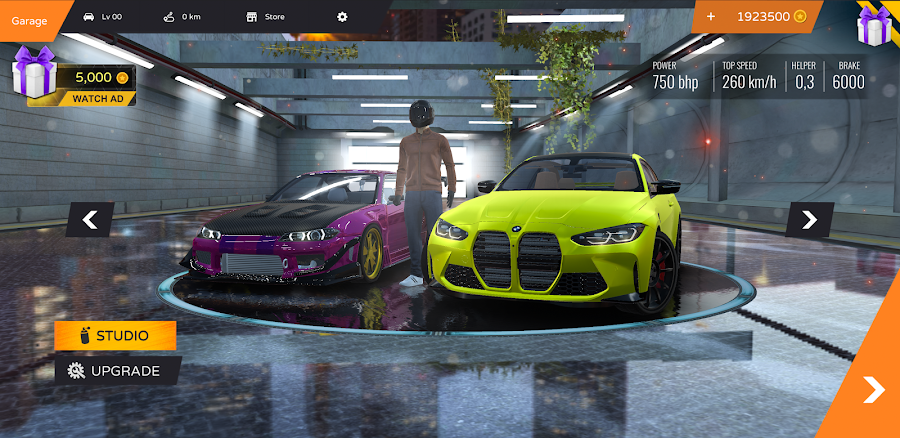Show the next car

(809, 219)
